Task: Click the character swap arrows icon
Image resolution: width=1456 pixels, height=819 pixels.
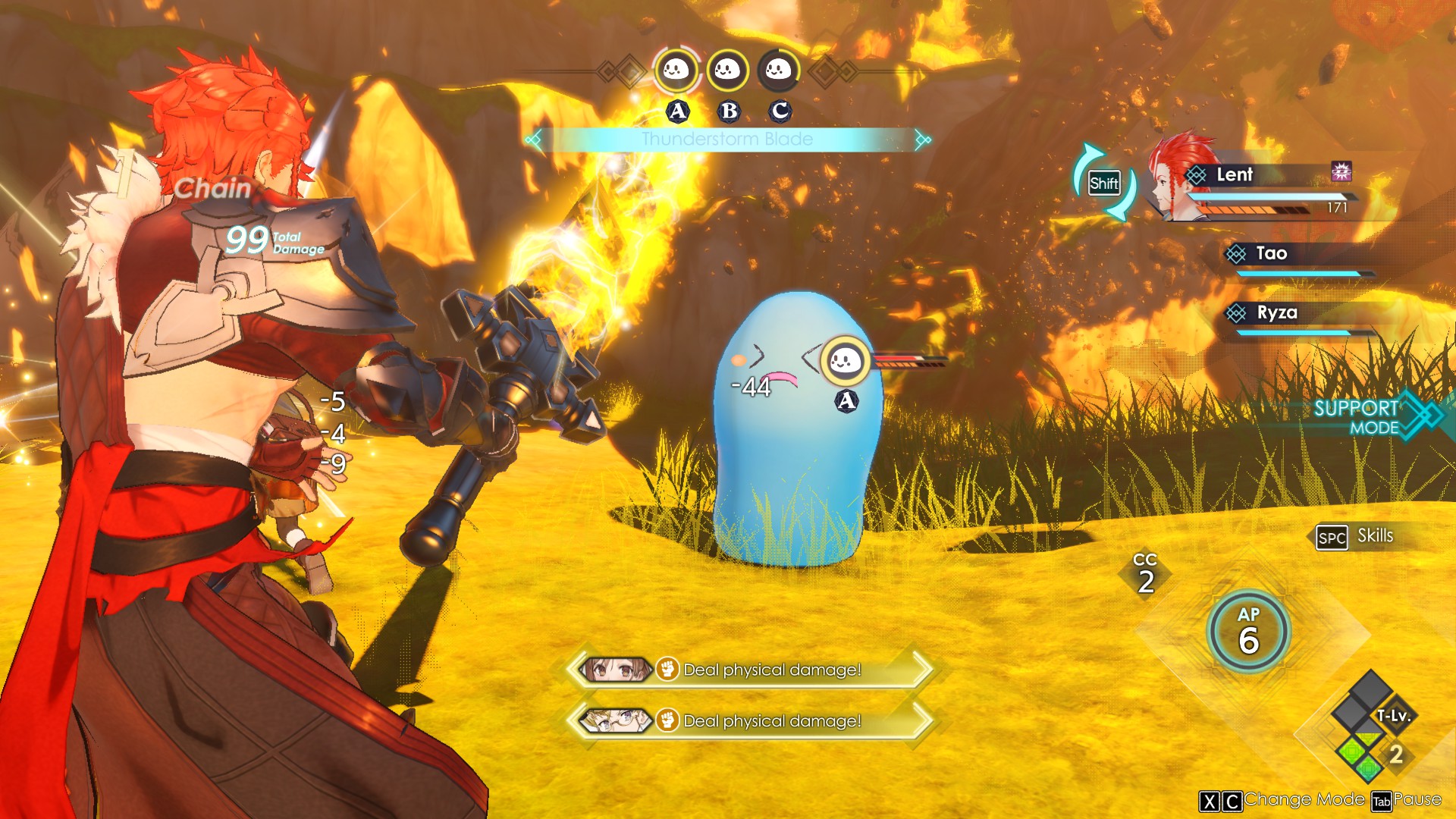Action: pos(1103,183)
